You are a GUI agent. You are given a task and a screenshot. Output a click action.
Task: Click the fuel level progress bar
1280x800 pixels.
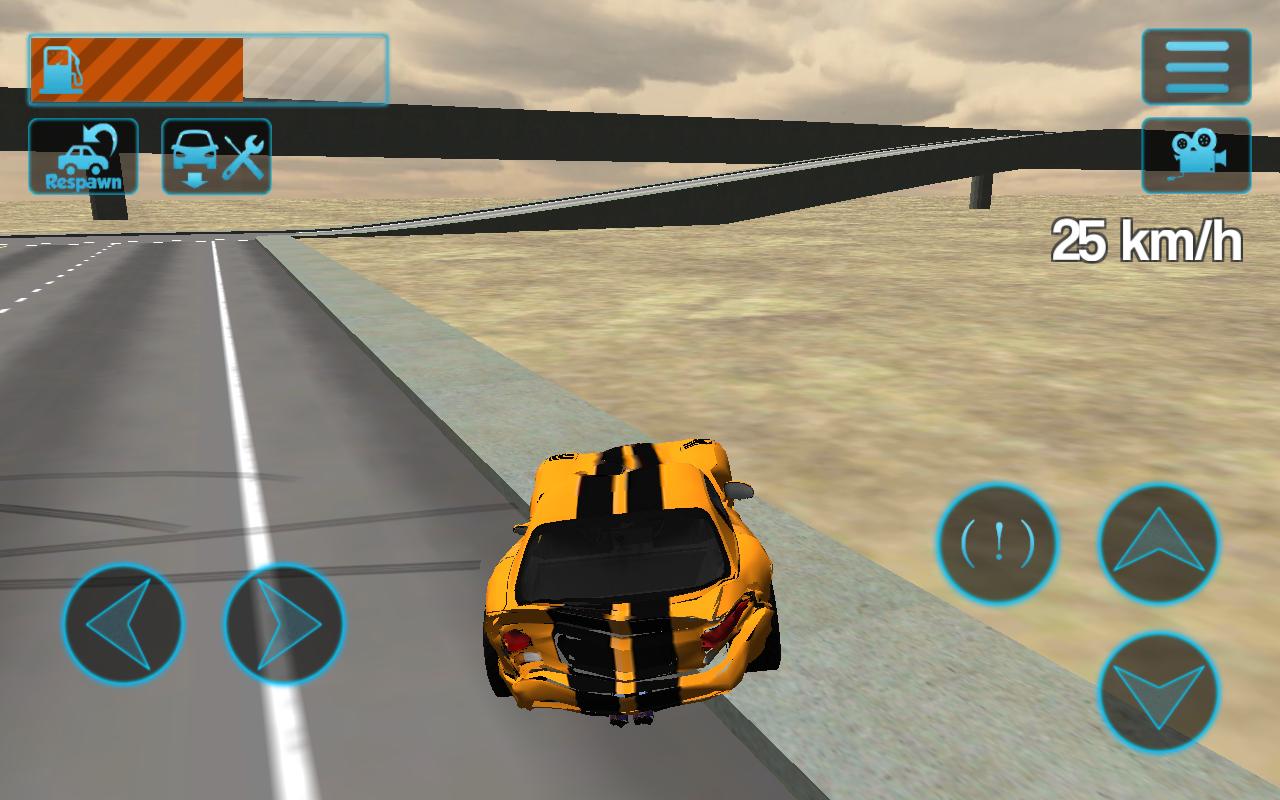pyautogui.click(x=210, y=65)
